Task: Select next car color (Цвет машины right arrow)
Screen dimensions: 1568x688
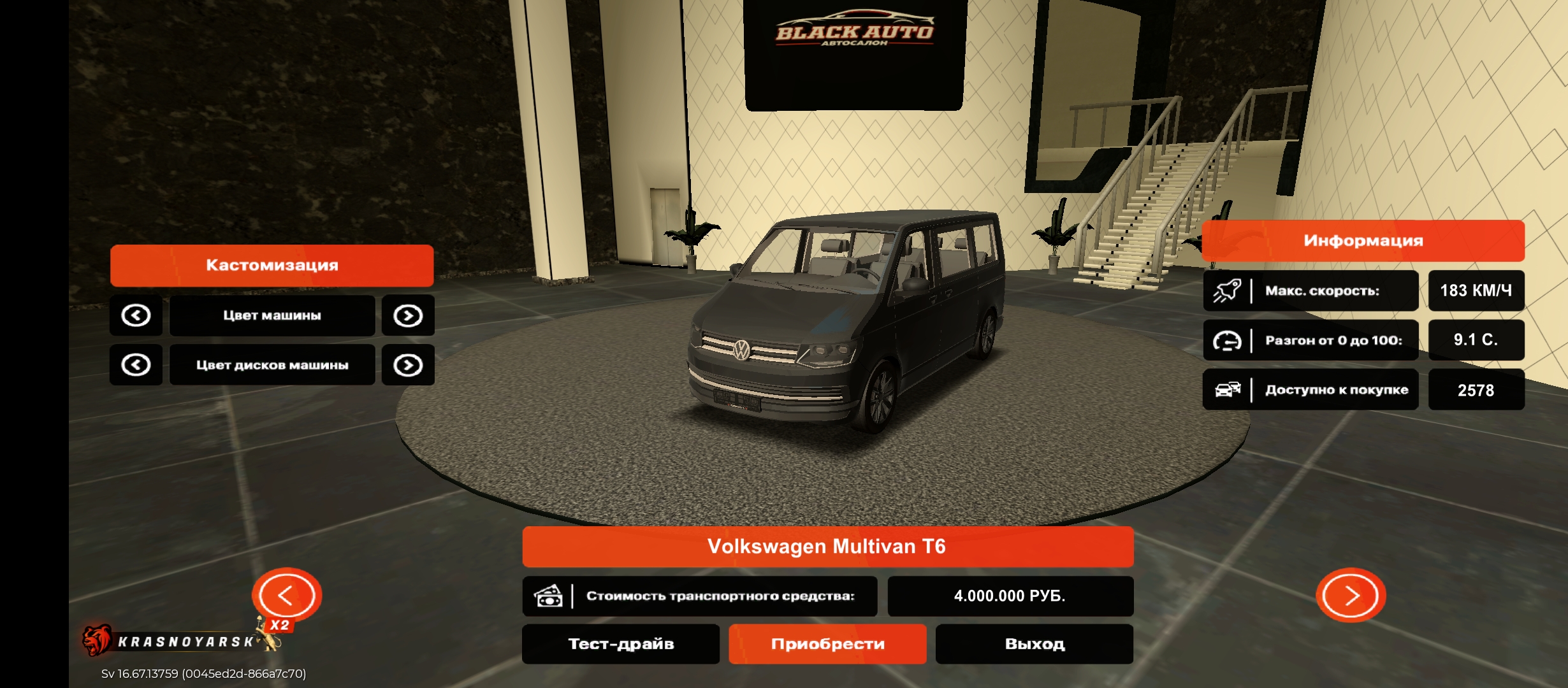Action: [x=408, y=315]
